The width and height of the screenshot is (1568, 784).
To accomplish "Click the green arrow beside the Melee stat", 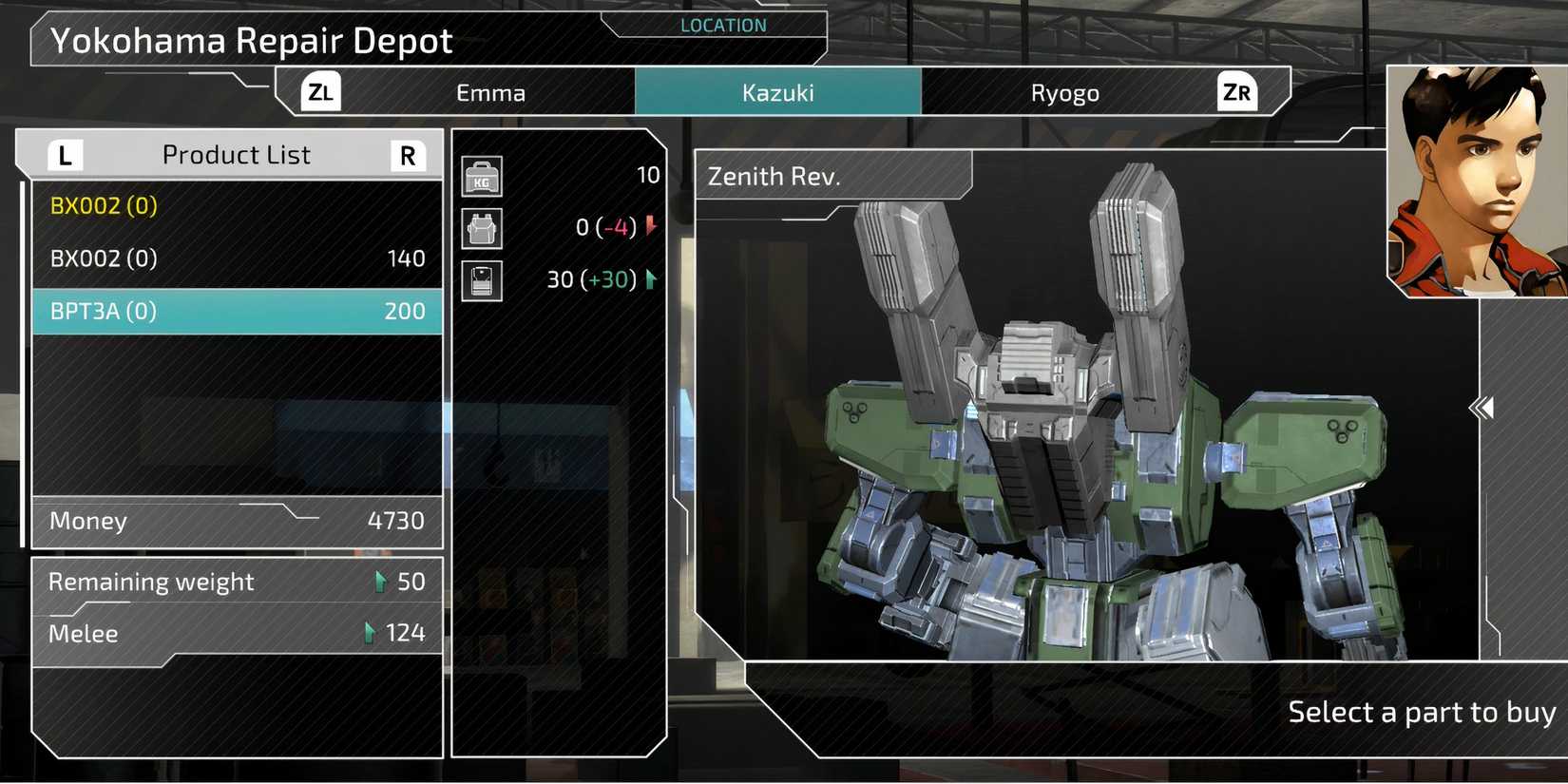I will [x=369, y=633].
